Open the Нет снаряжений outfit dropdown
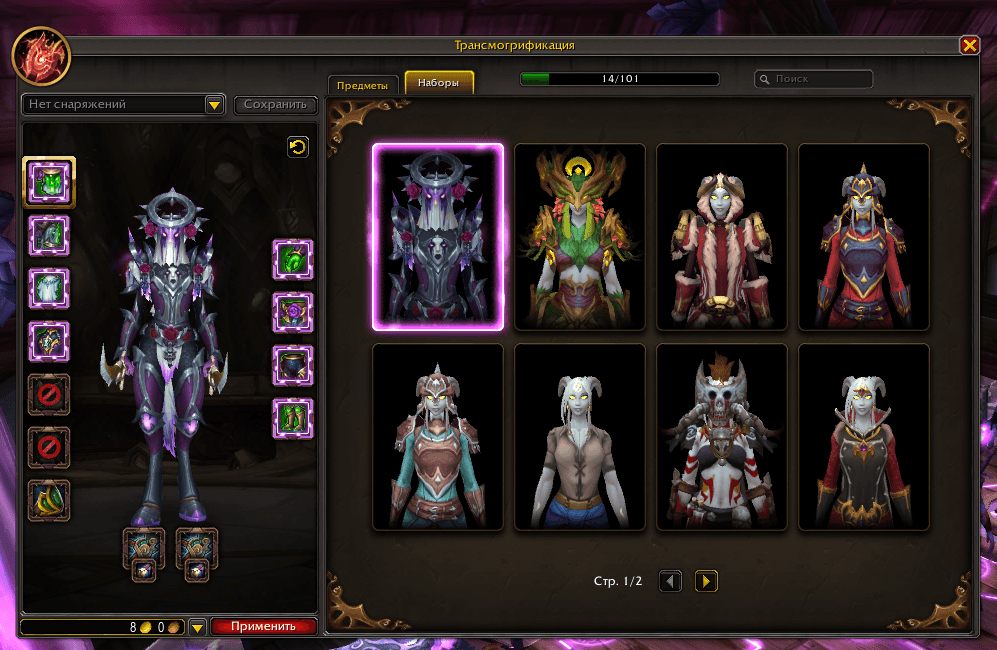This screenshot has height=650, width=997. tap(214, 105)
